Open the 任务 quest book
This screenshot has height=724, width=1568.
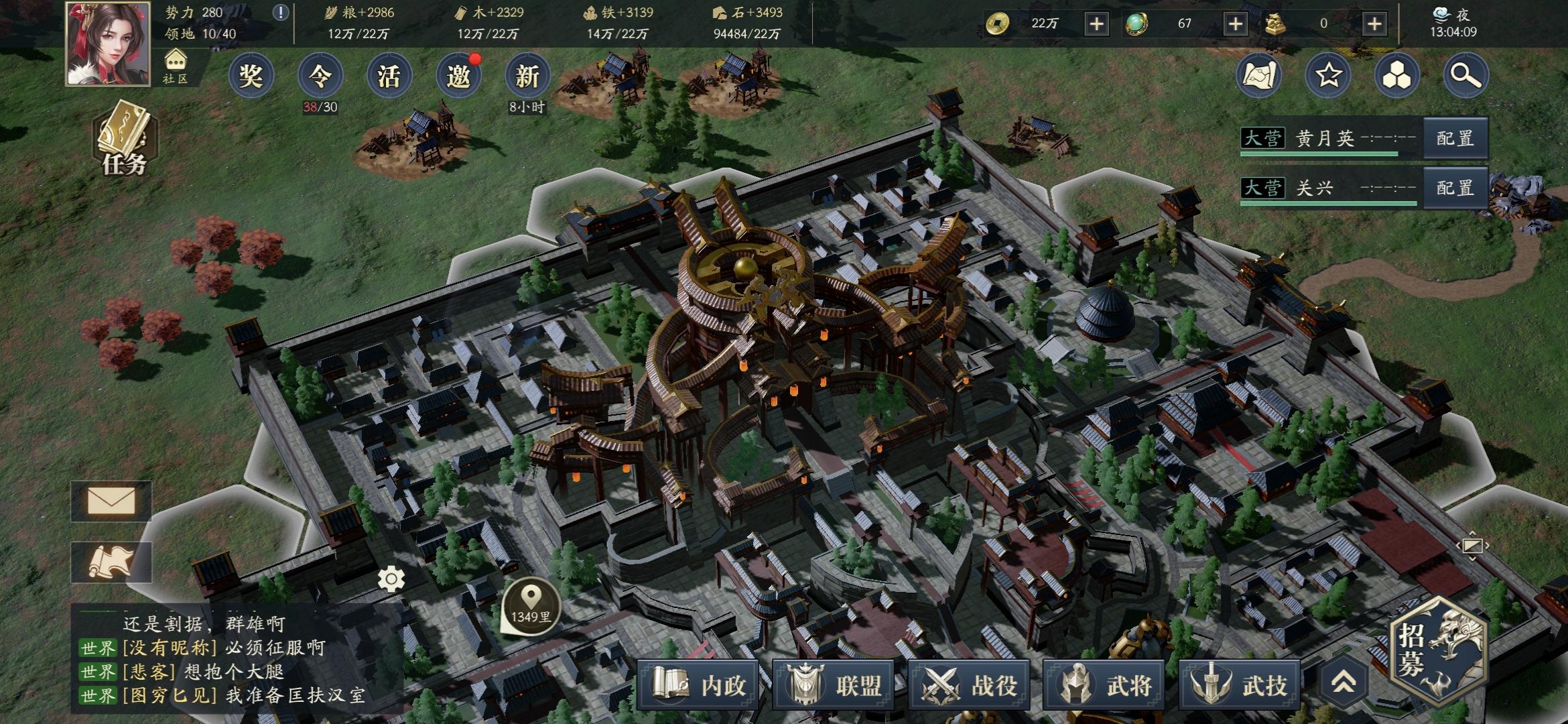124,139
